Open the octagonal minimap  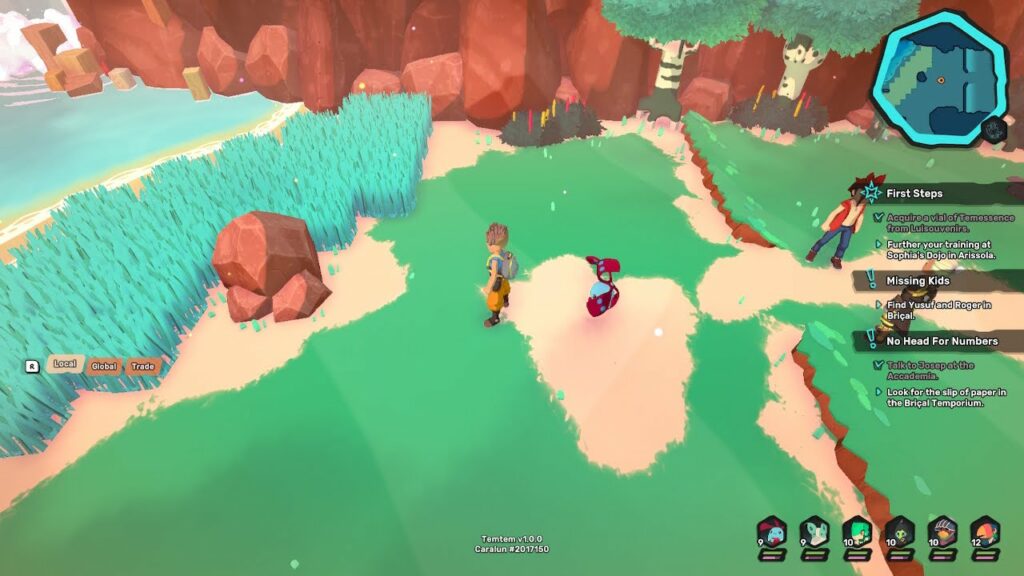click(x=939, y=78)
